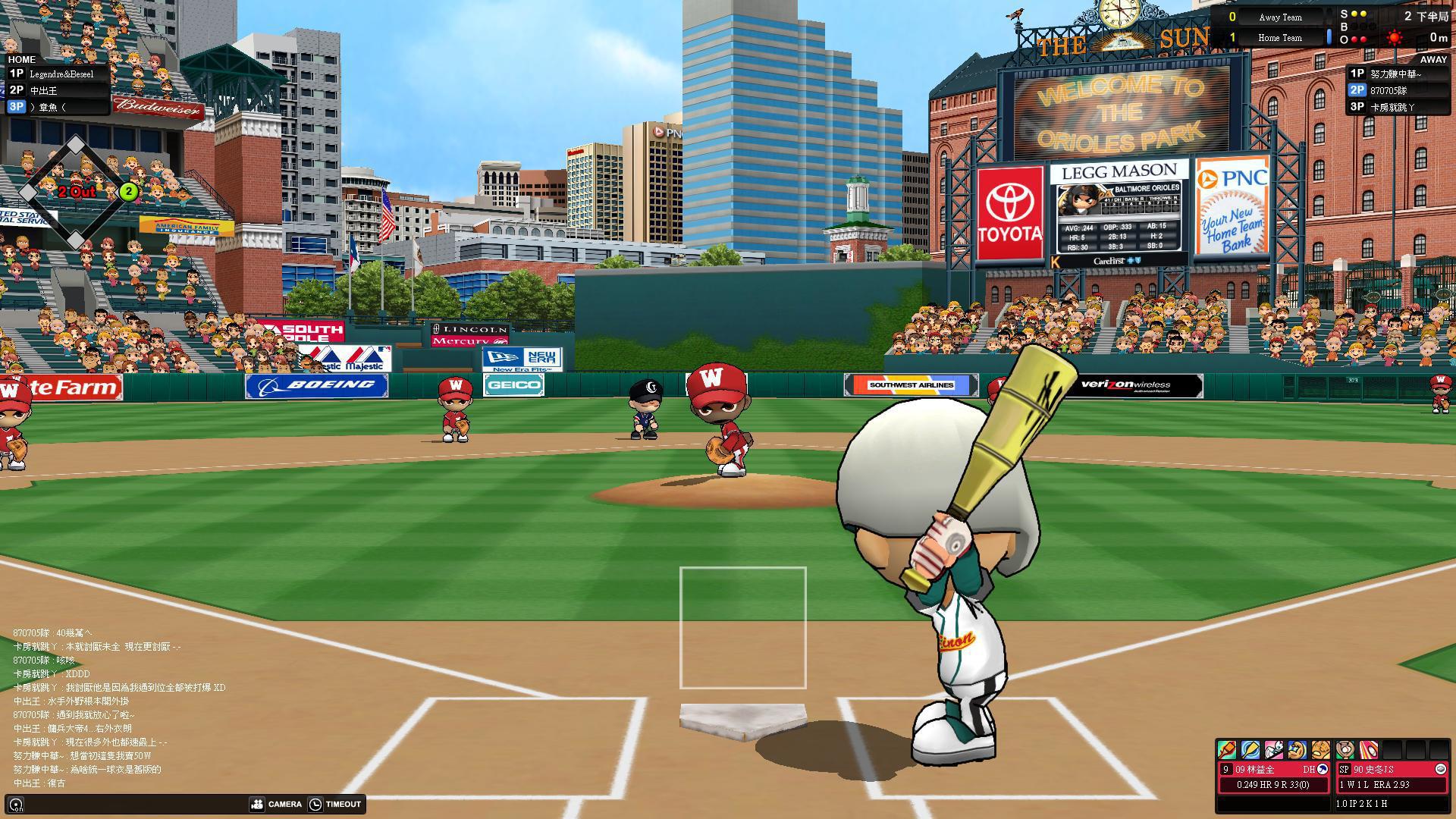Select home player Legendre&Beseel row
Viewport: 1456px width, 819px height.
pos(58,74)
